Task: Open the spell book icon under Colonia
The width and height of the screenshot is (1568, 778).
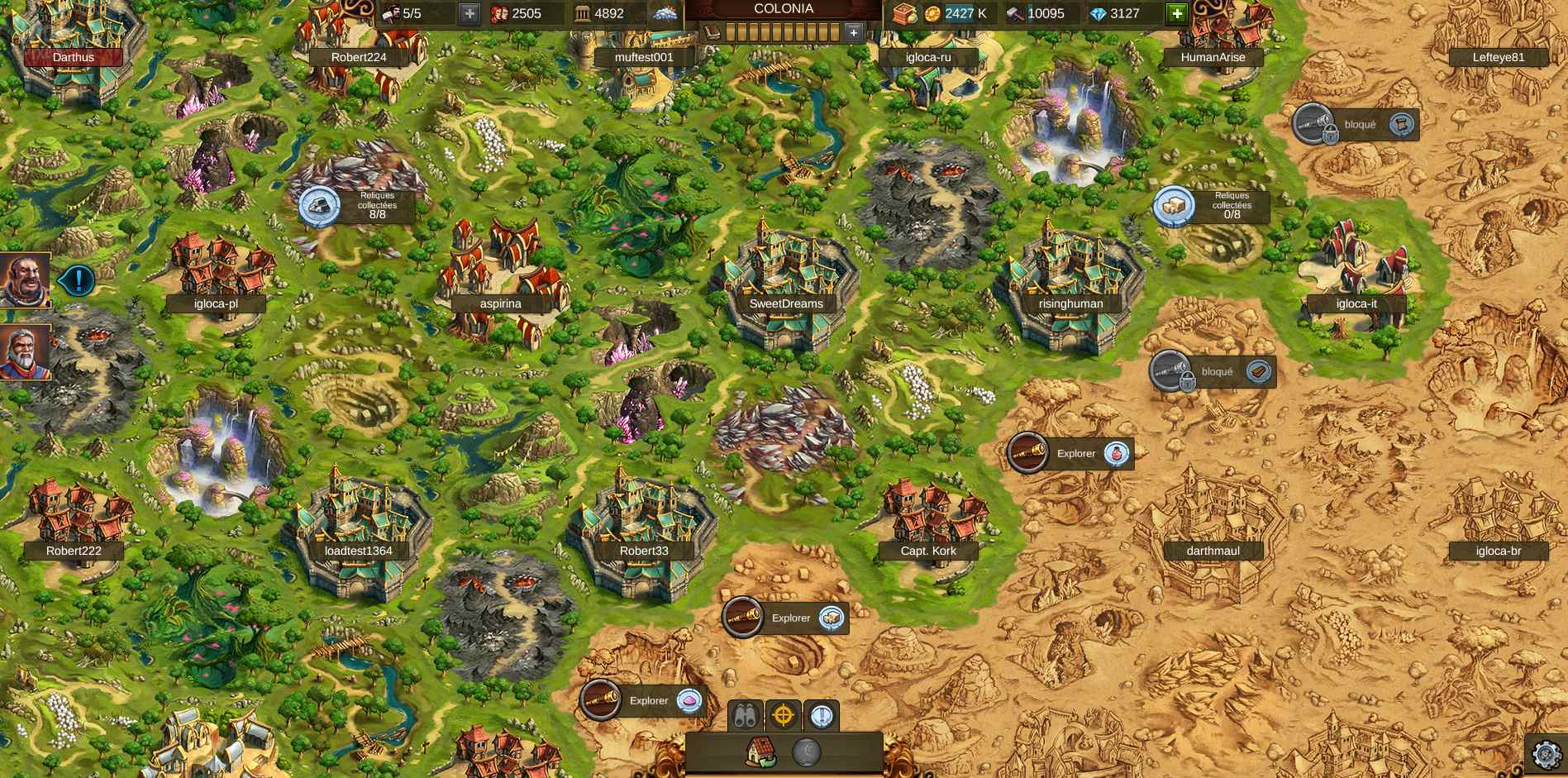Action: pos(713,32)
